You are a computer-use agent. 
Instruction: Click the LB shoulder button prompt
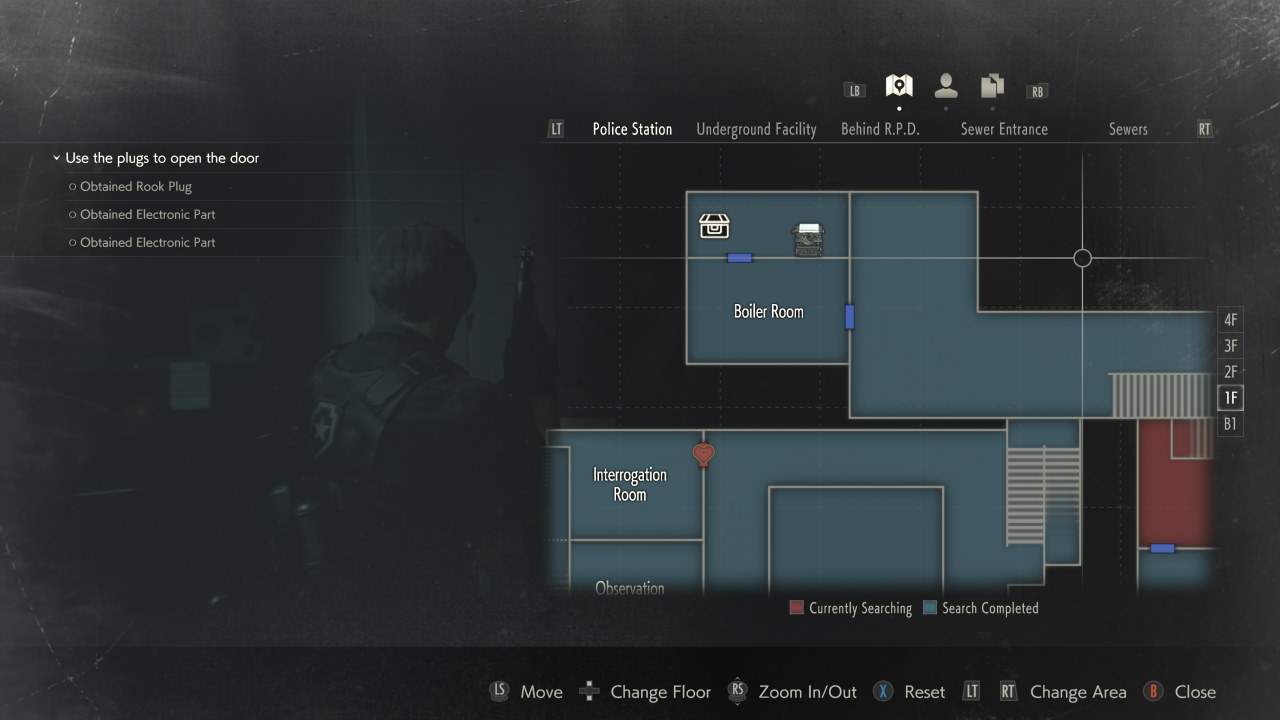854,90
